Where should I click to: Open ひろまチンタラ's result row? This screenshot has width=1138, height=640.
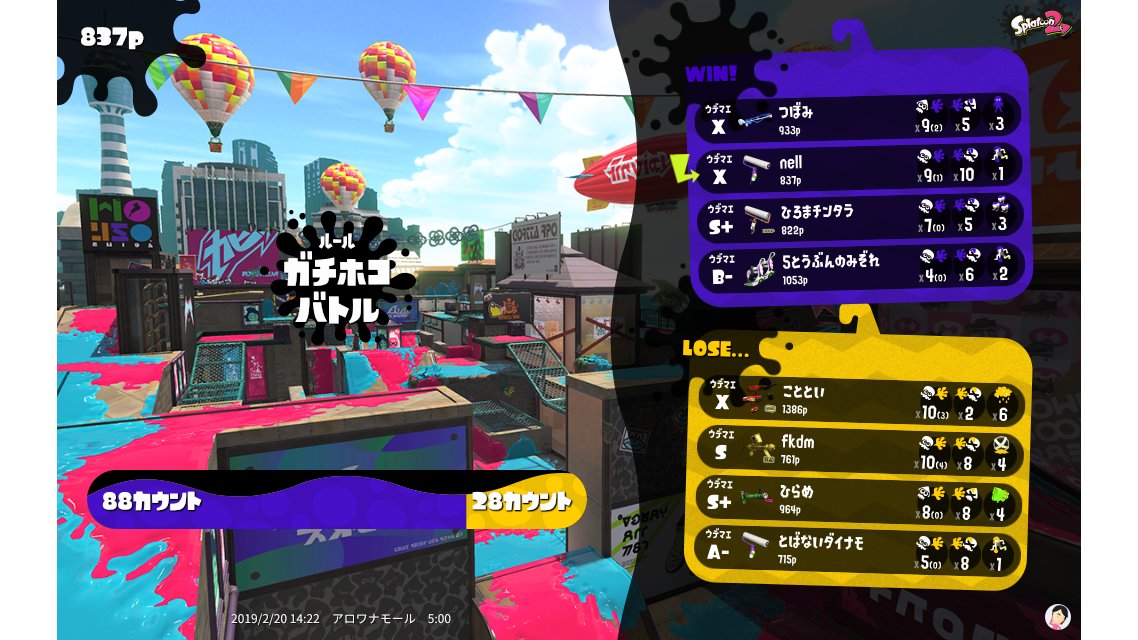[860, 218]
